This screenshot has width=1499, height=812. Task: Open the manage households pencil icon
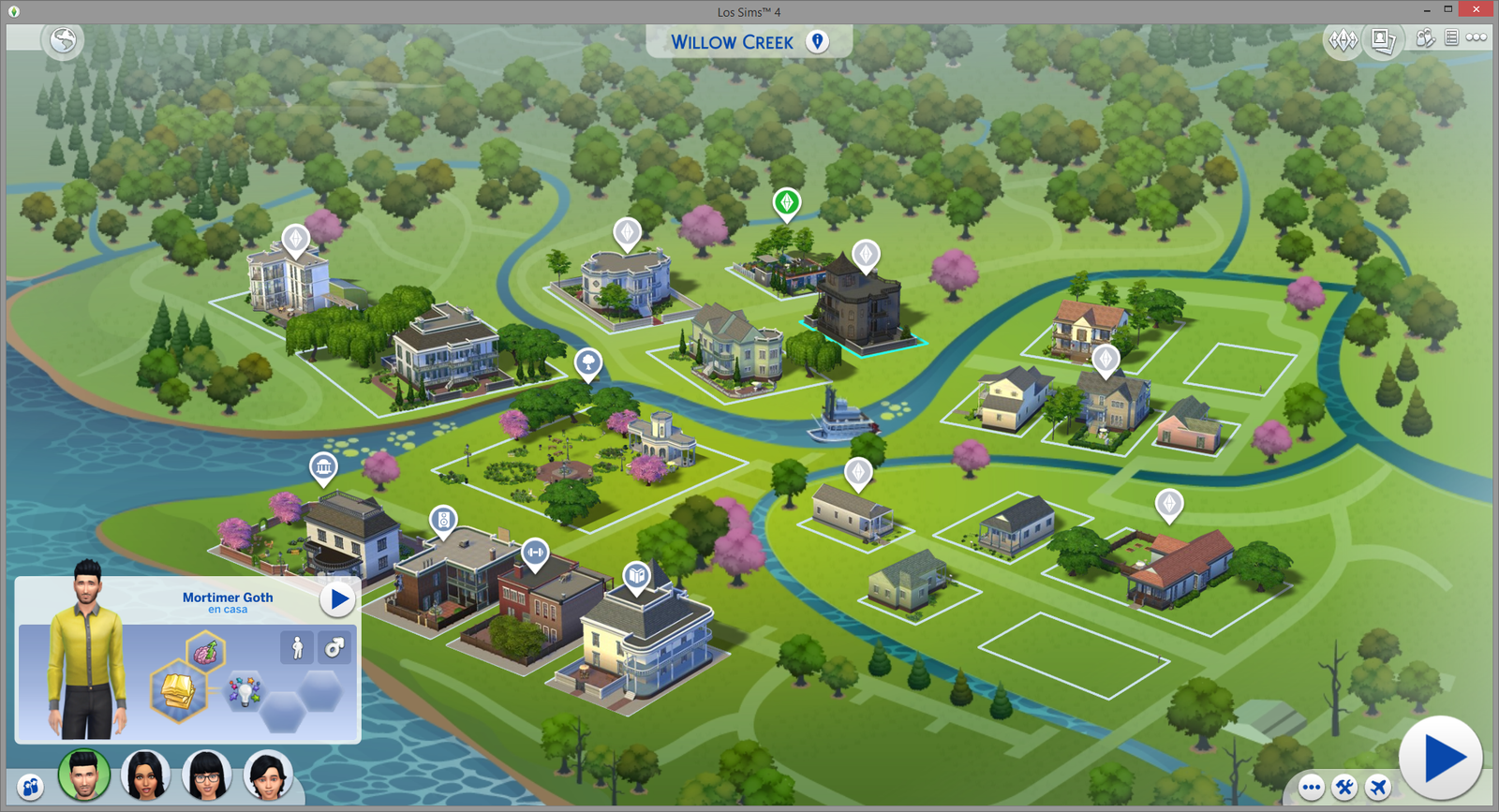[1425, 37]
